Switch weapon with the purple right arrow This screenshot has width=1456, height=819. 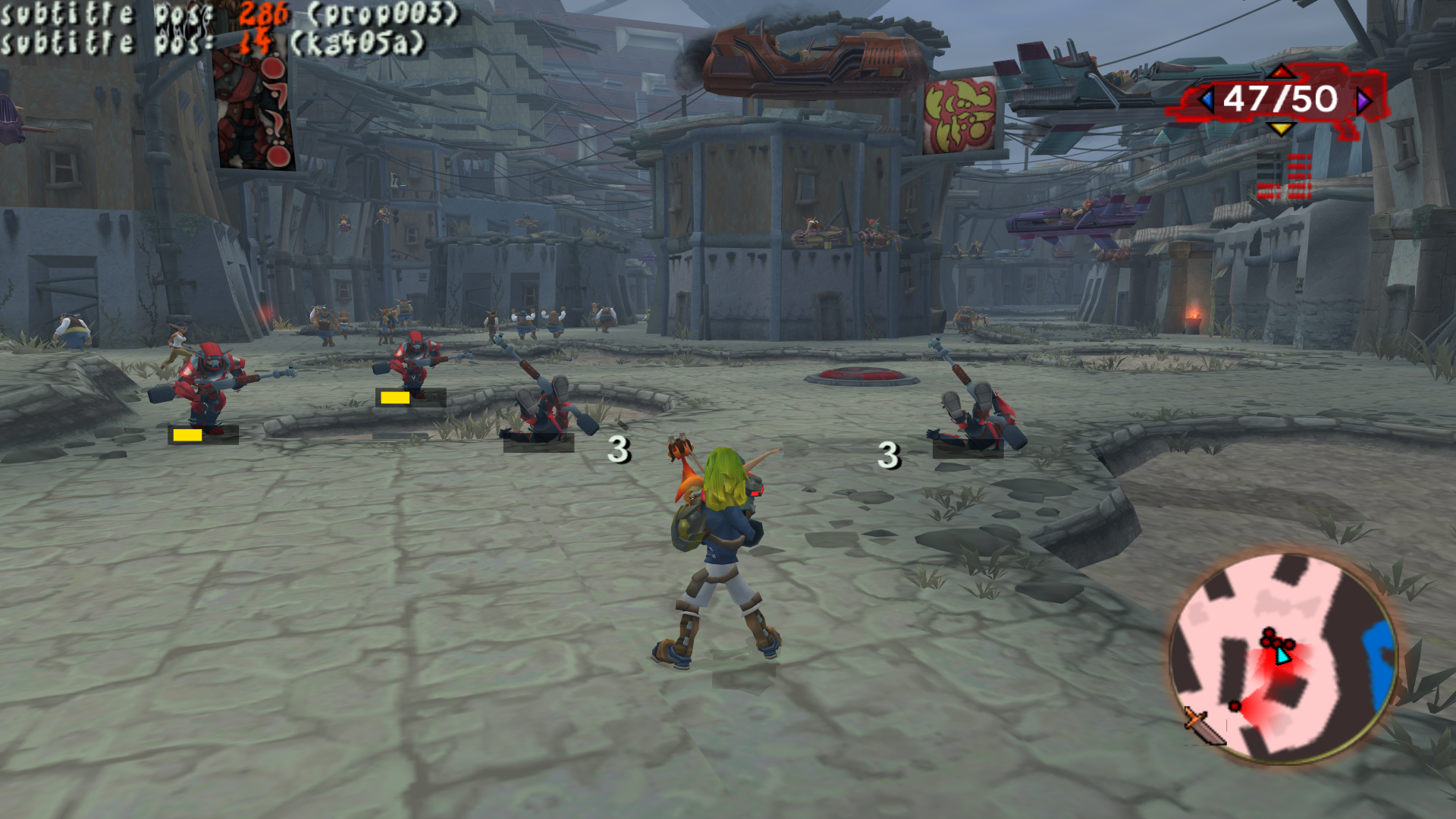pyautogui.click(x=1364, y=99)
